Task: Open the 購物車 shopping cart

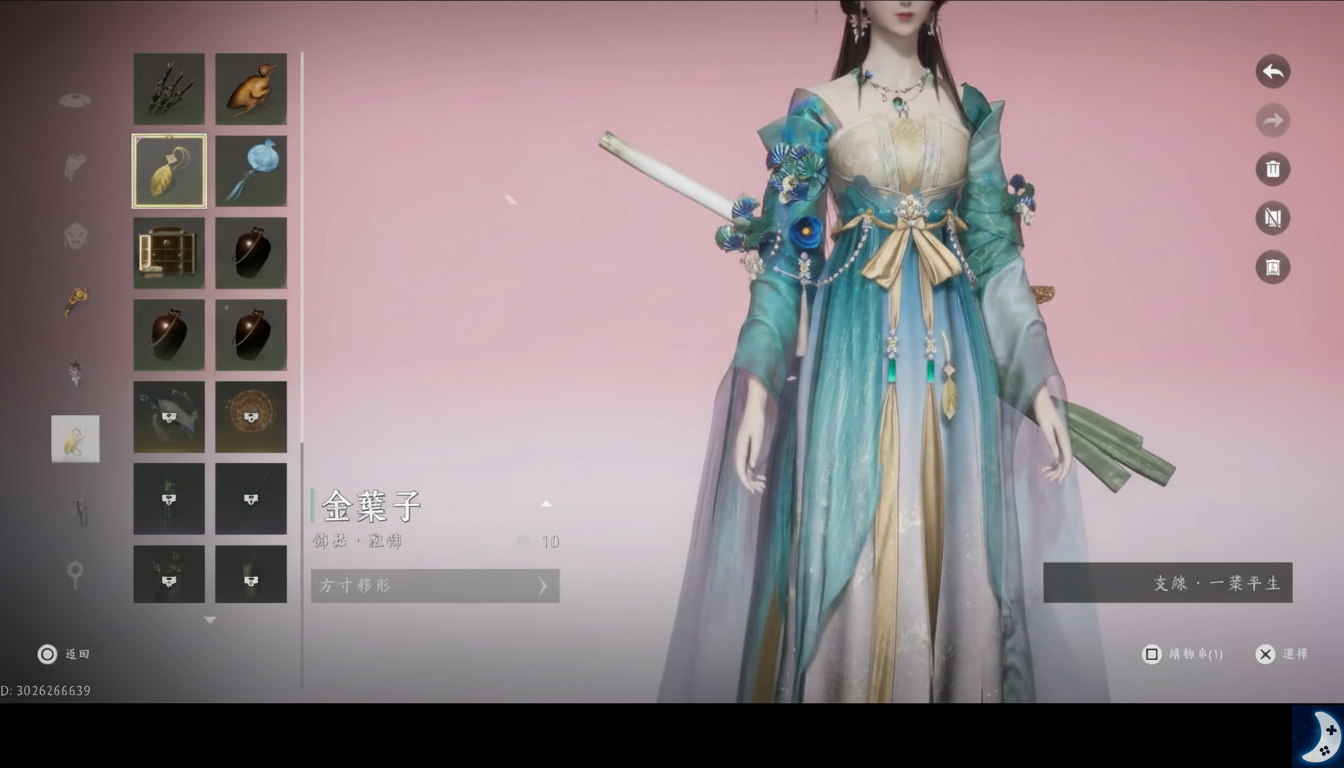Action: coord(1182,654)
